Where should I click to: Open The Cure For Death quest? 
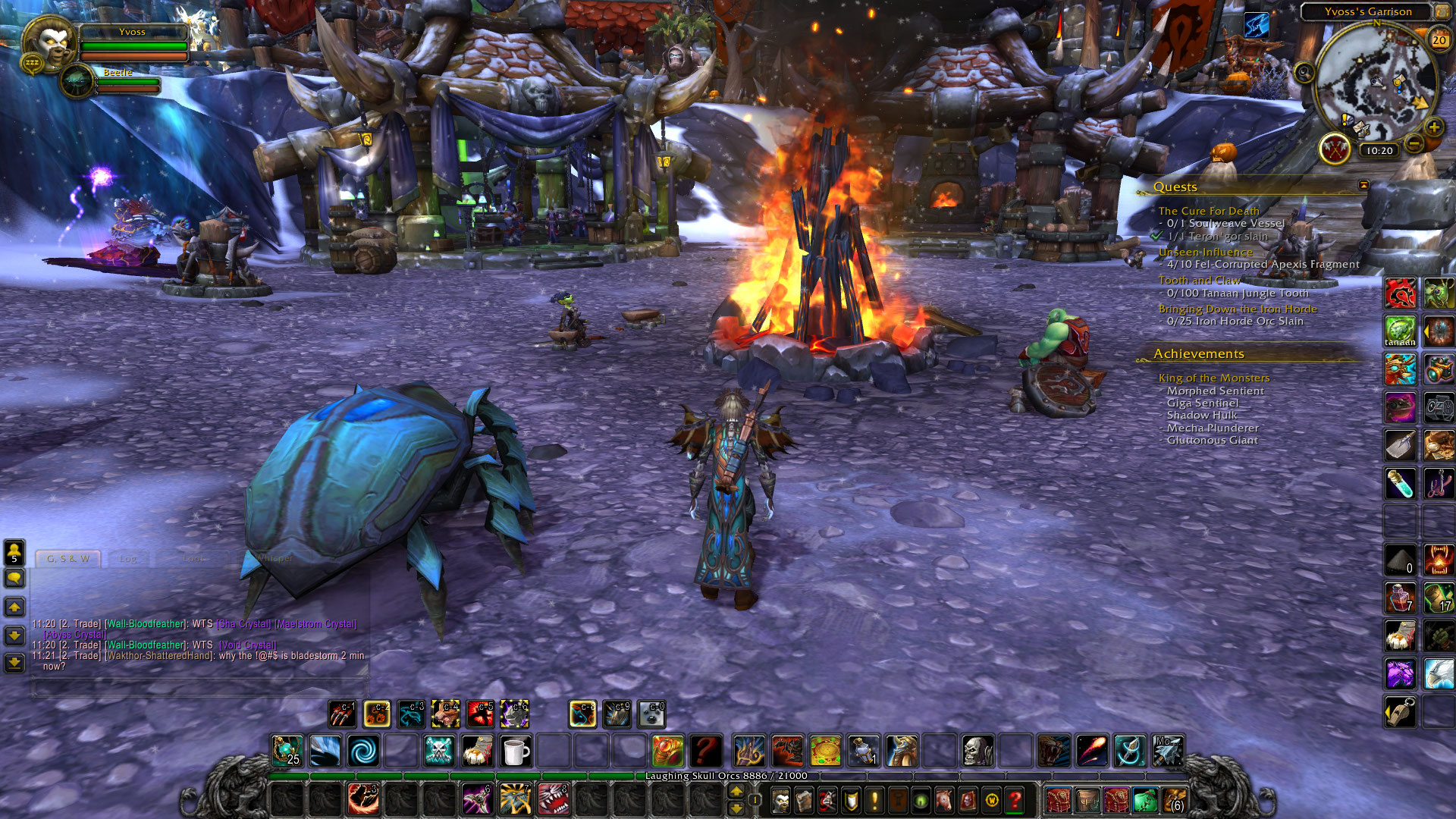[1208, 211]
